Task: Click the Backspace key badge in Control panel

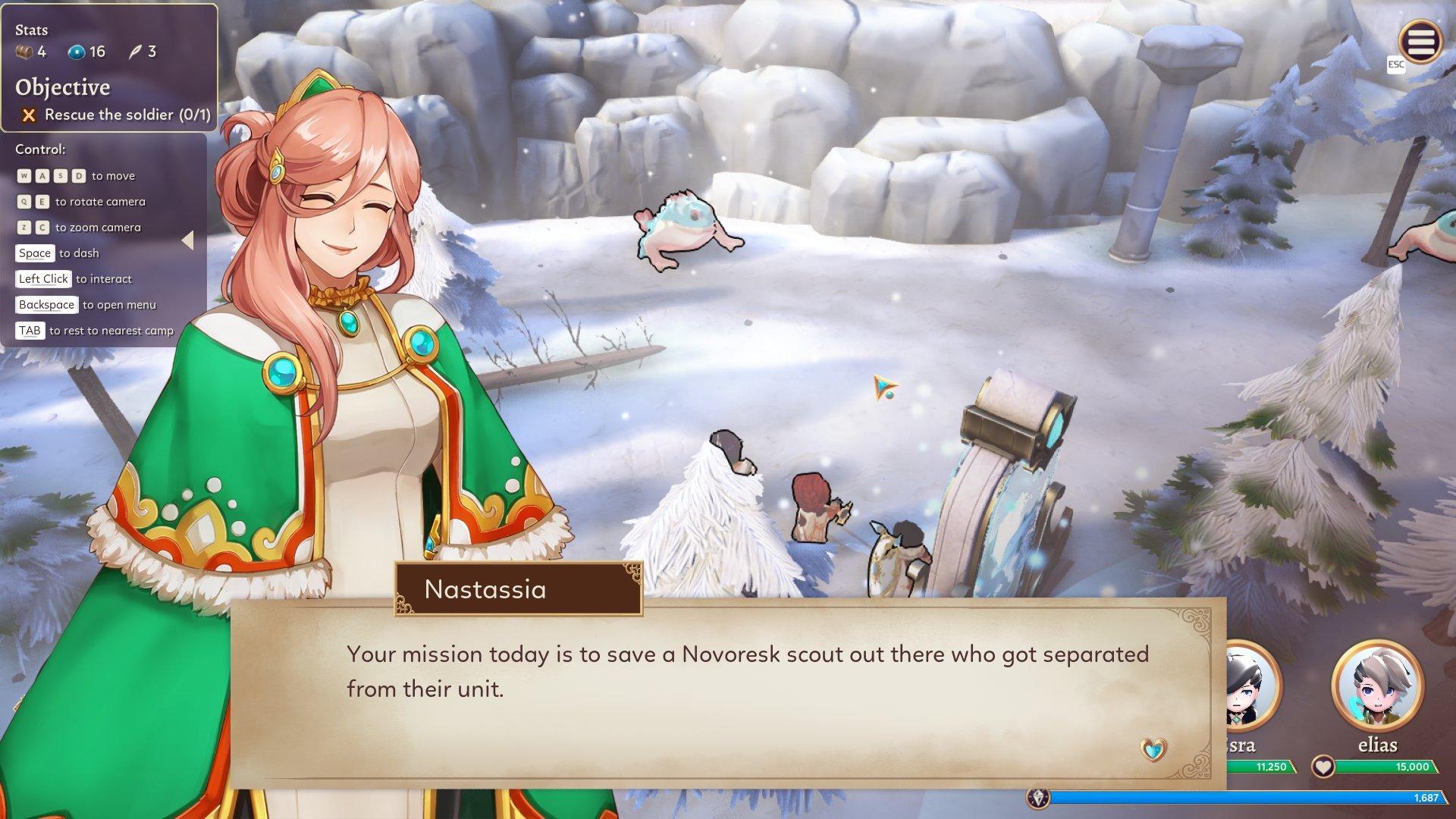Action: [x=46, y=304]
